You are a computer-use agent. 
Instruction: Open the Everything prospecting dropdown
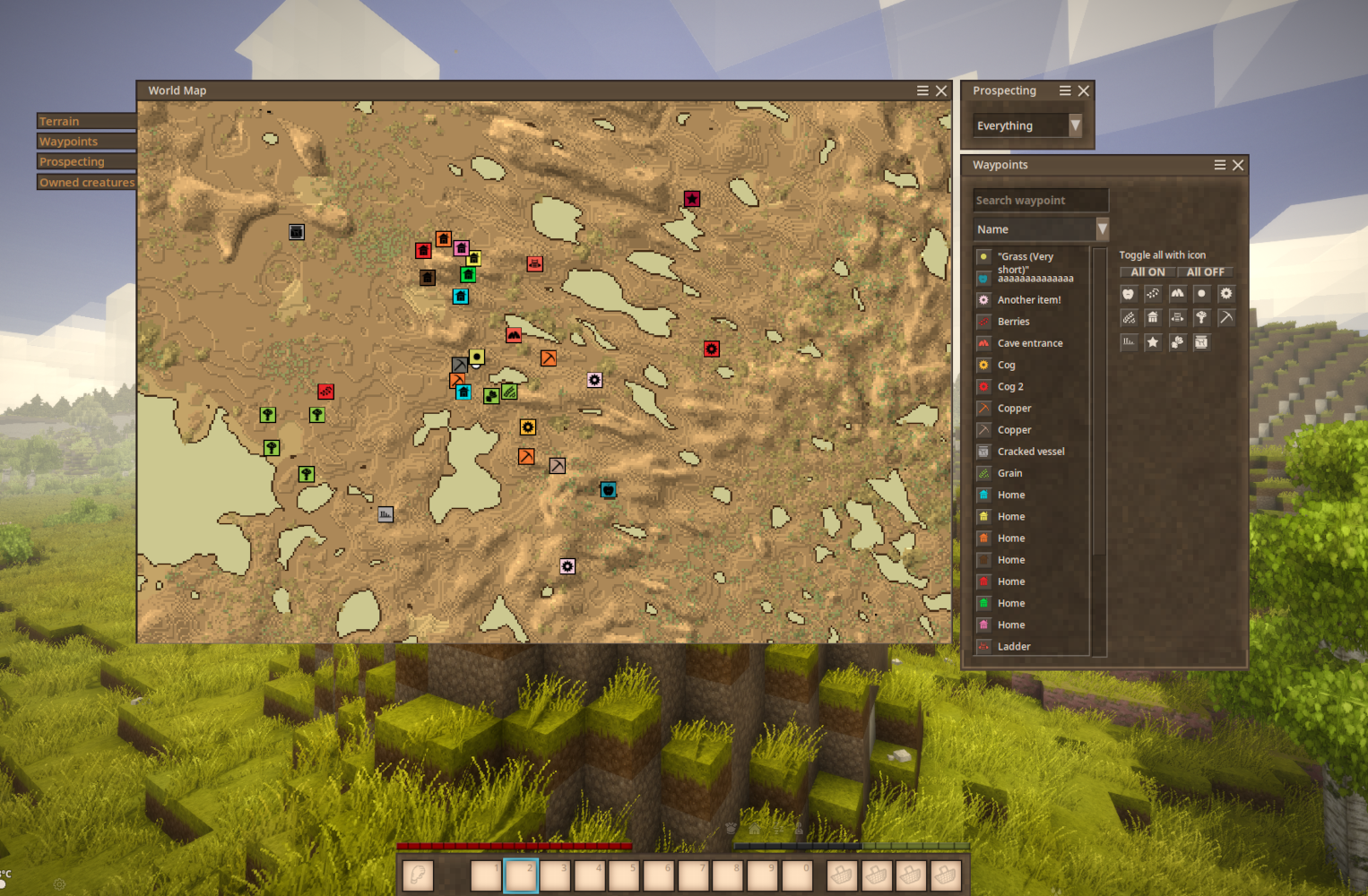(x=1027, y=126)
